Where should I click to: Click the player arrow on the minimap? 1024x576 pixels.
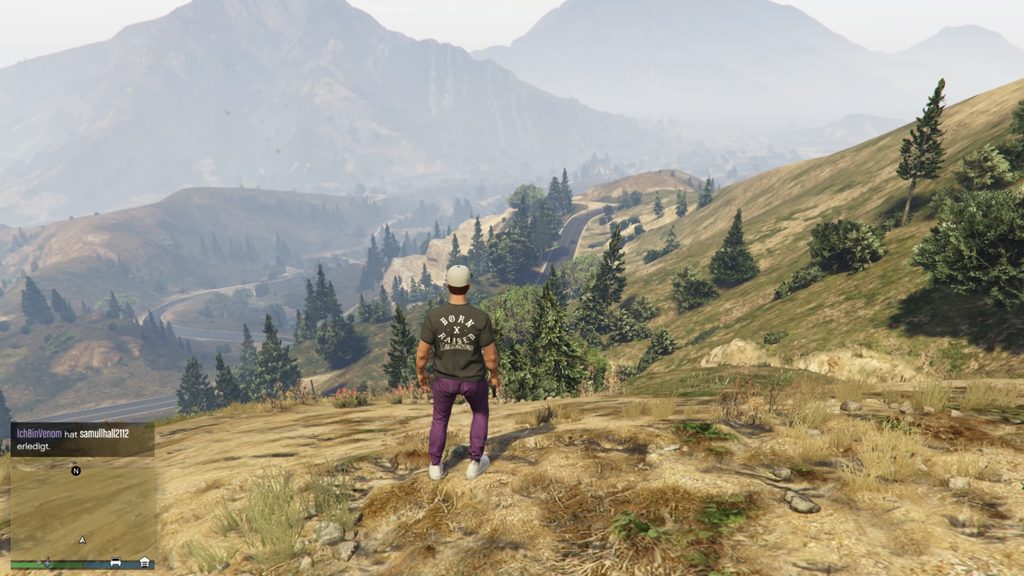pyautogui.click(x=83, y=540)
